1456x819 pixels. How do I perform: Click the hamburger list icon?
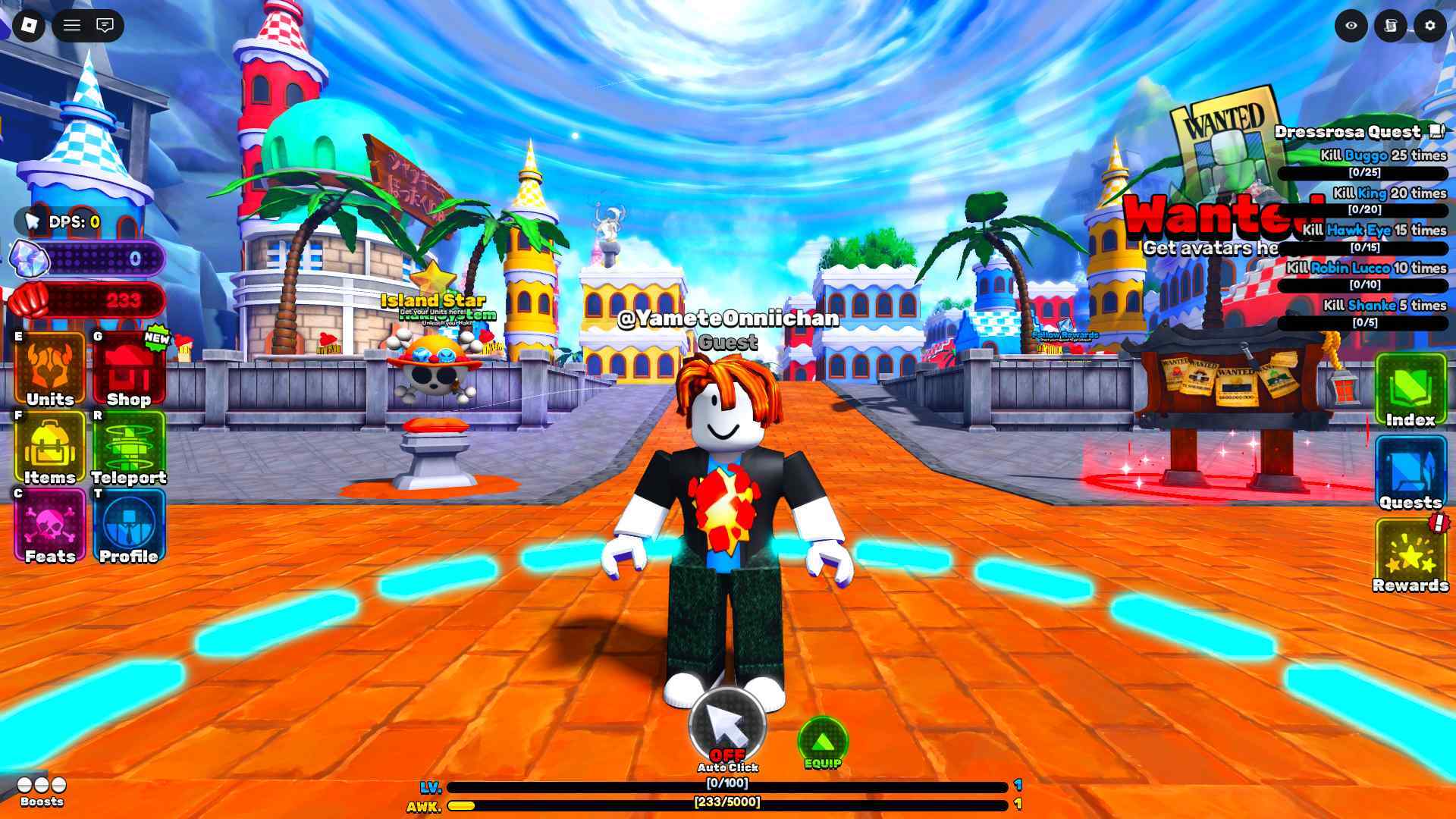pos(72,26)
